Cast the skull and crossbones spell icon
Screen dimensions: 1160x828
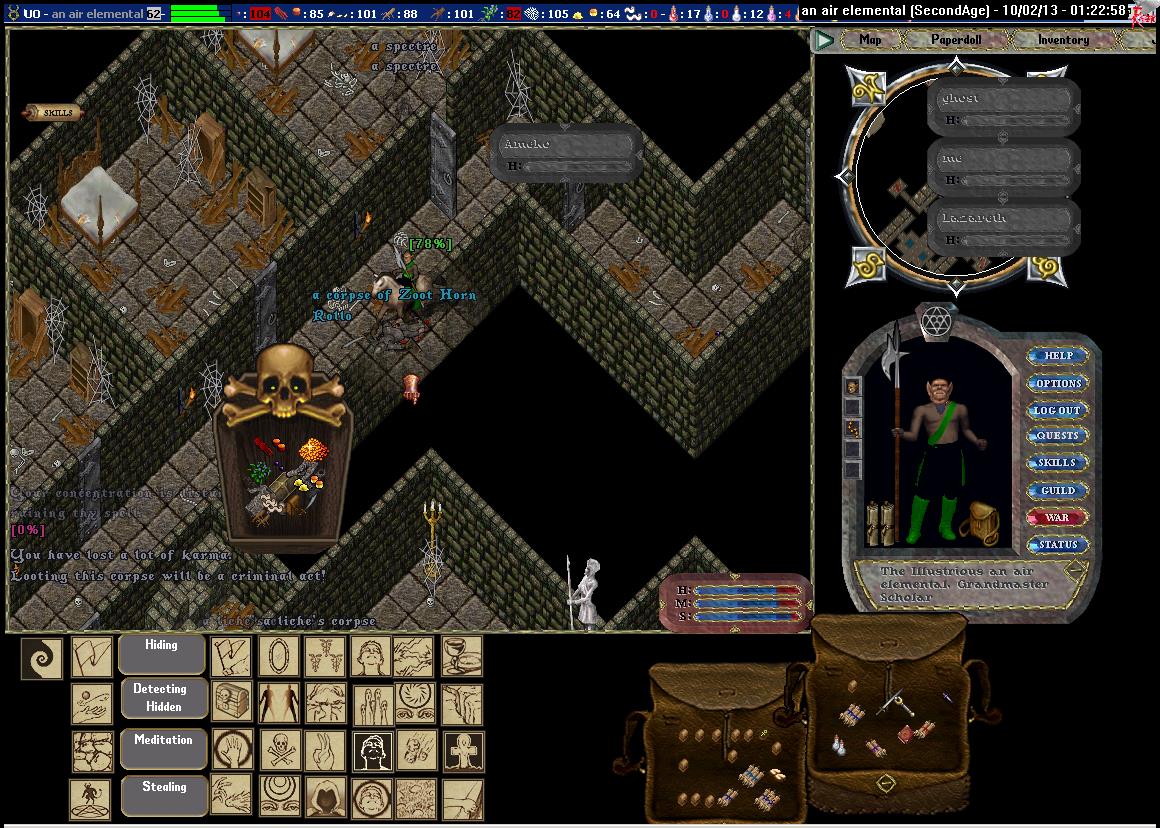pyautogui.click(x=279, y=748)
